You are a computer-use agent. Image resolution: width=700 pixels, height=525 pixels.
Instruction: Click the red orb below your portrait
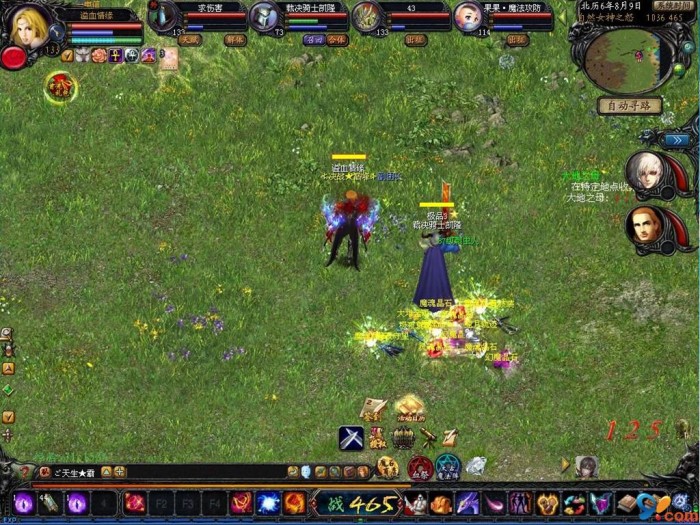[14, 57]
